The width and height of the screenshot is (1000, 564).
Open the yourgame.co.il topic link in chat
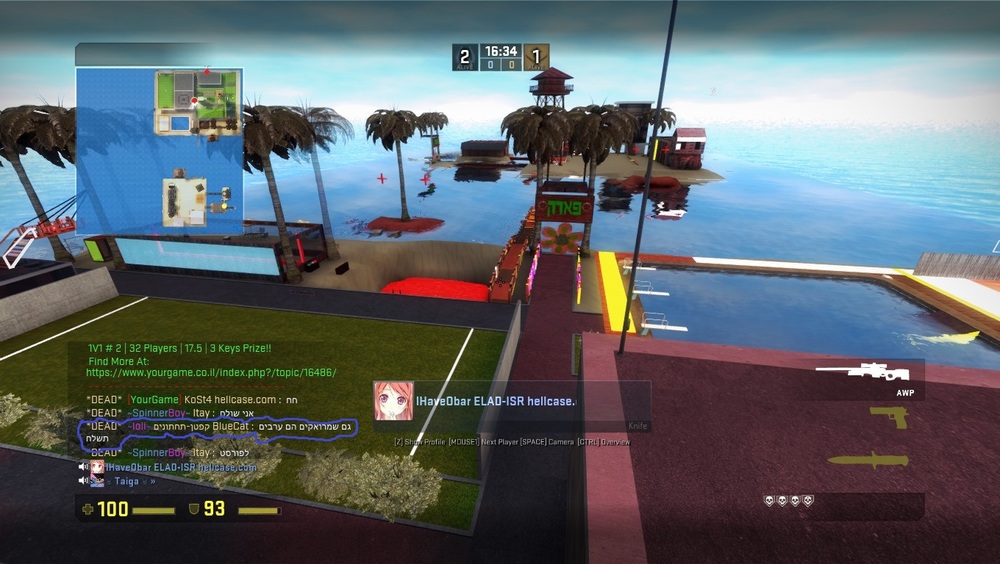[210, 372]
